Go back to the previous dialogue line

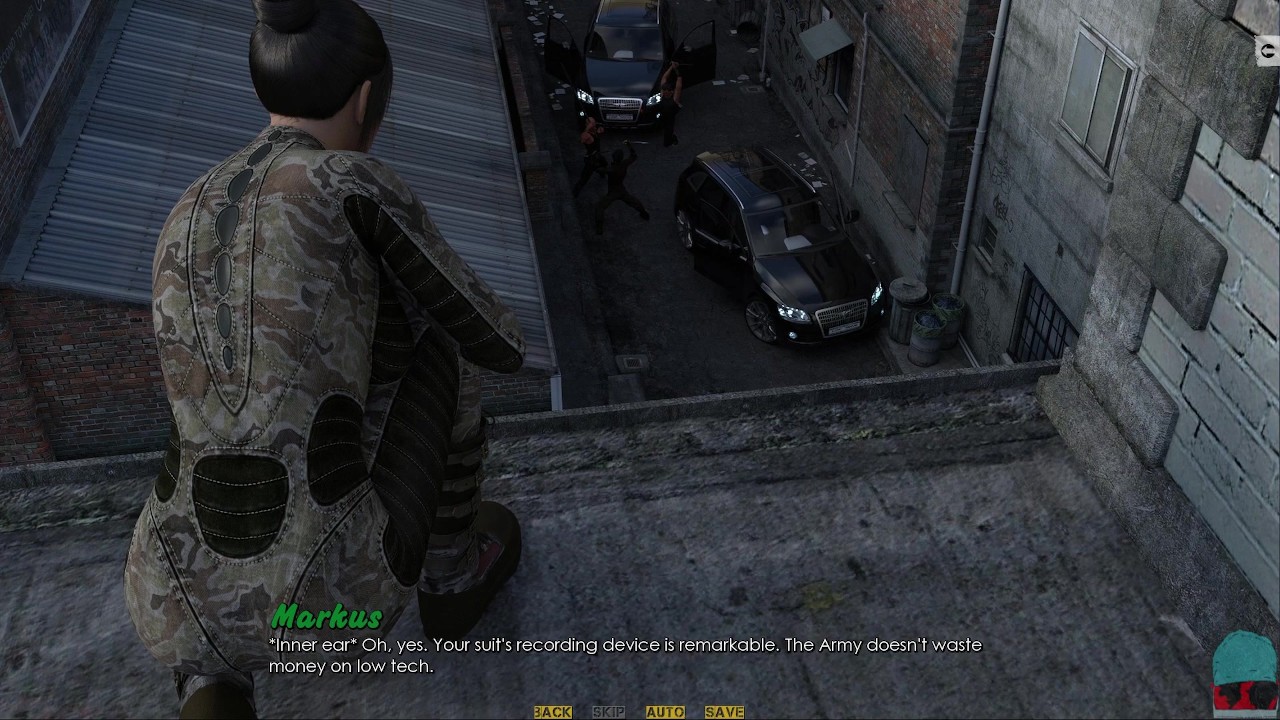pyautogui.click(x=552, y=712)
